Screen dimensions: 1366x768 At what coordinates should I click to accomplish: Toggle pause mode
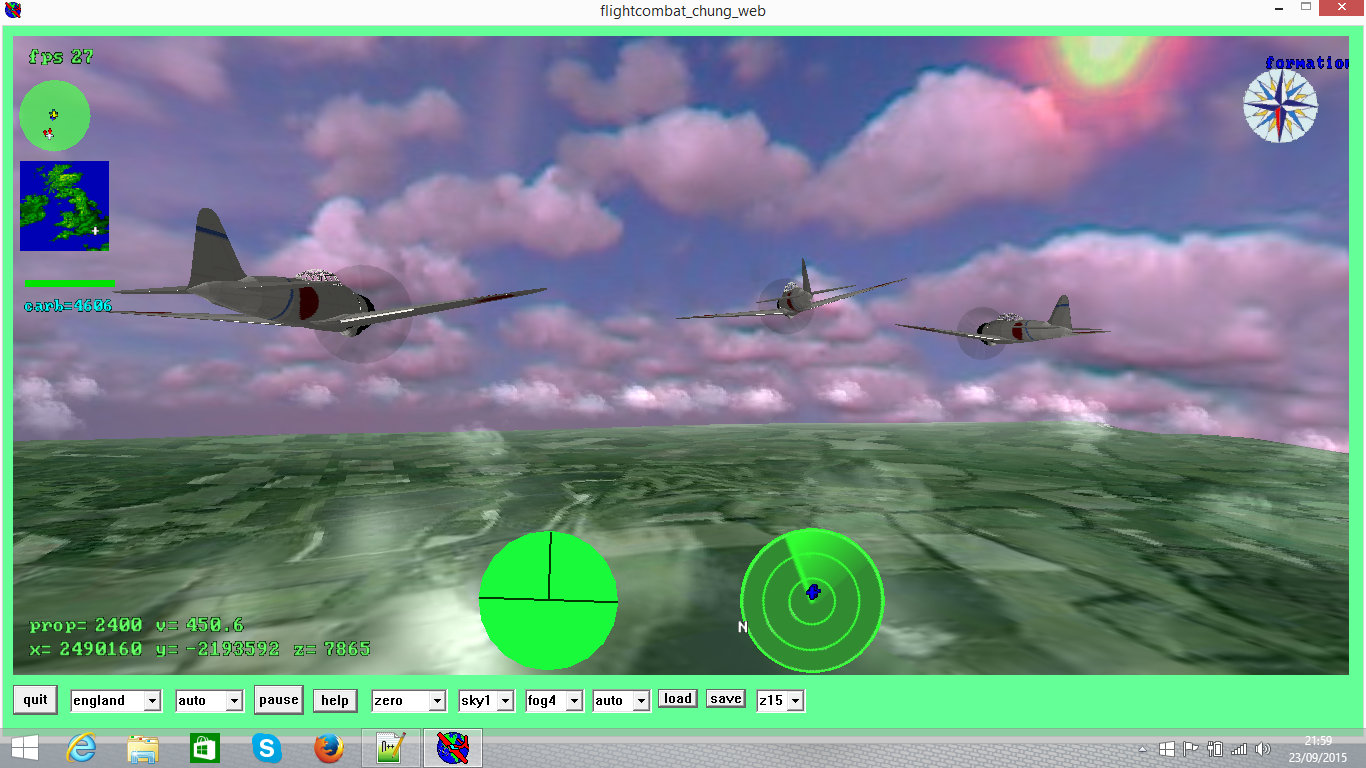pyautogui.click(x=278, y=700)
